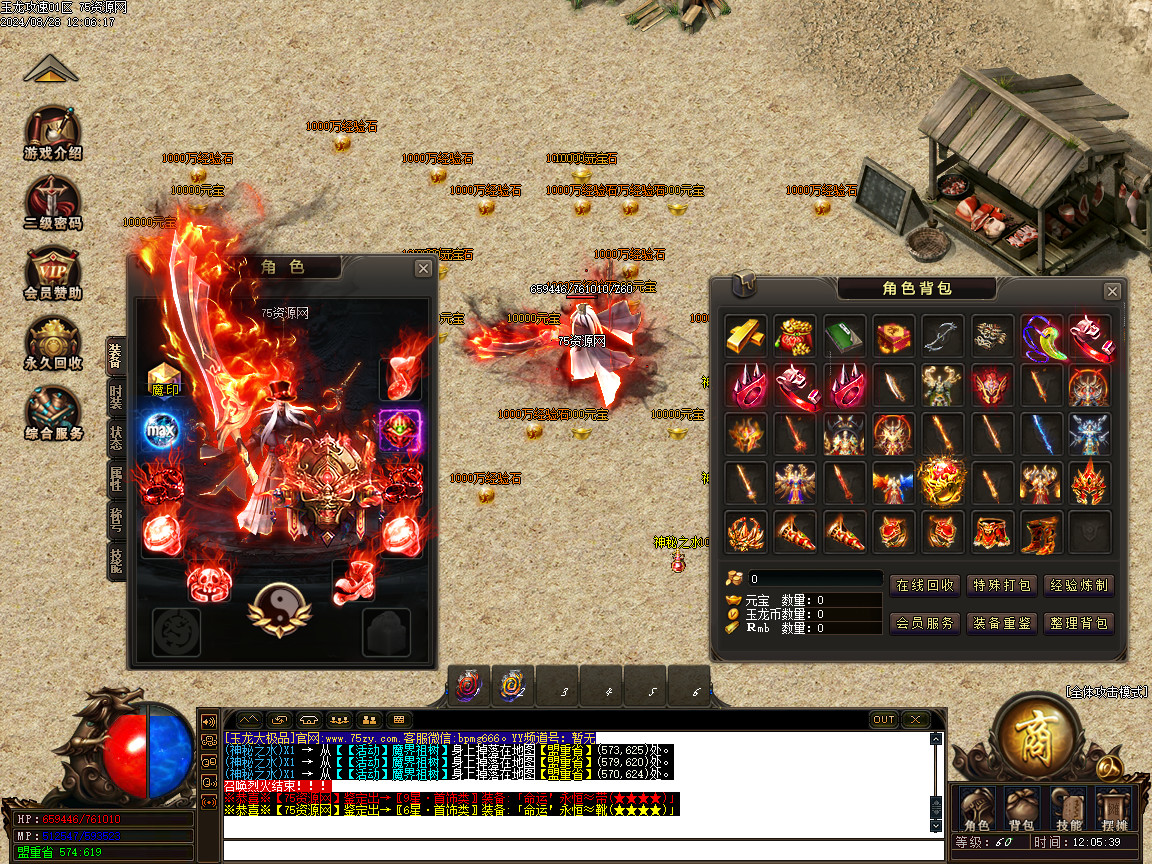1152x864 pixels.
Task: Click the OUT button above the chat
Action: coord(884,720)
